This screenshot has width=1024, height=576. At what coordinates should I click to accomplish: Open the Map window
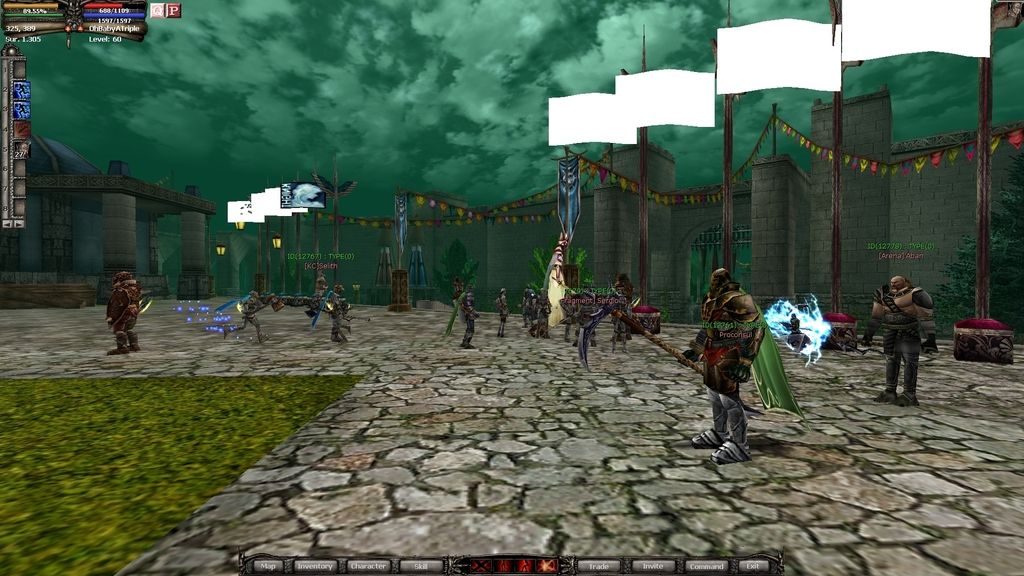[x=268, y=566]
